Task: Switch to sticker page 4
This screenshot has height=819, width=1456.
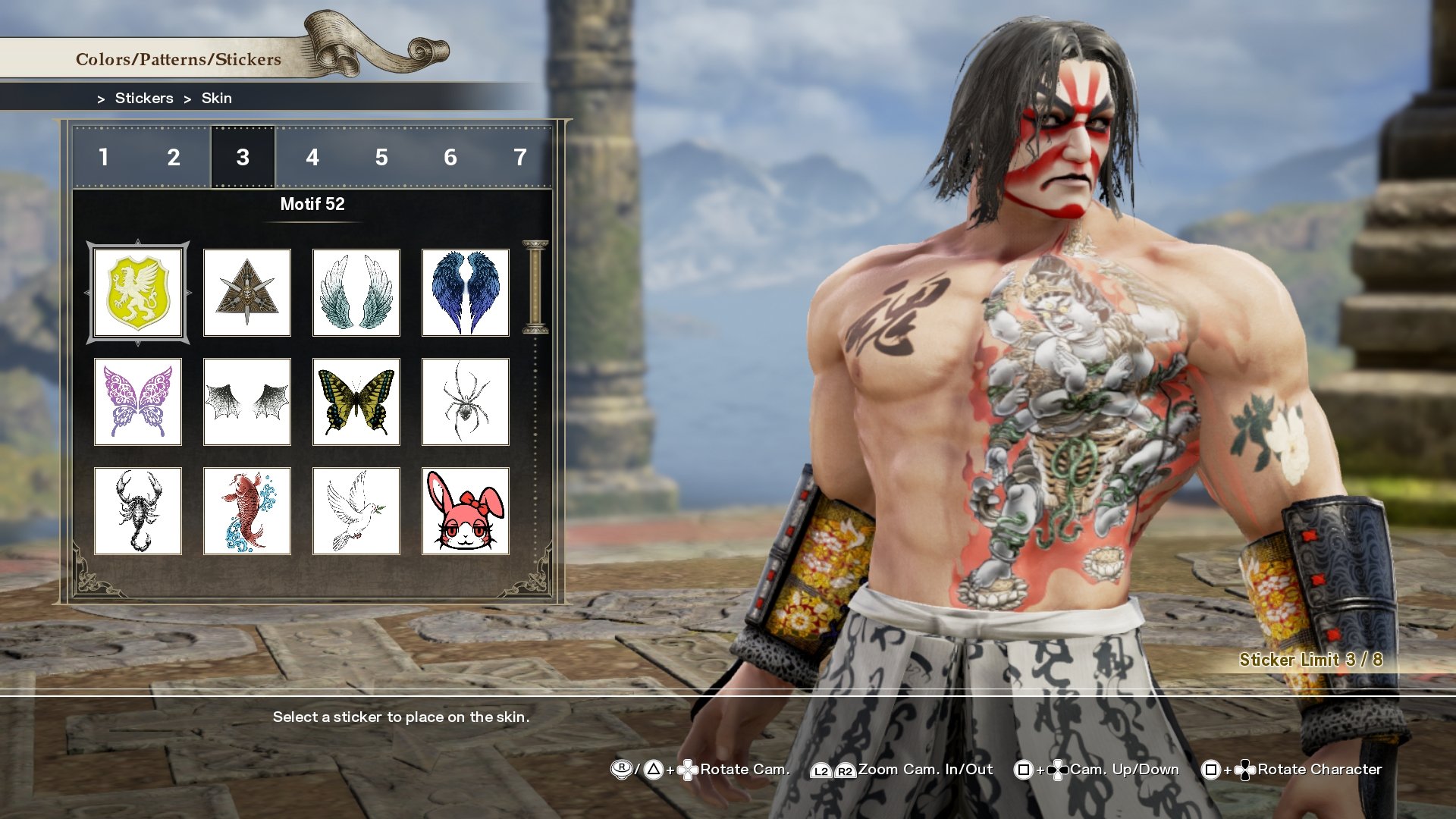Action: pos(311,158)
